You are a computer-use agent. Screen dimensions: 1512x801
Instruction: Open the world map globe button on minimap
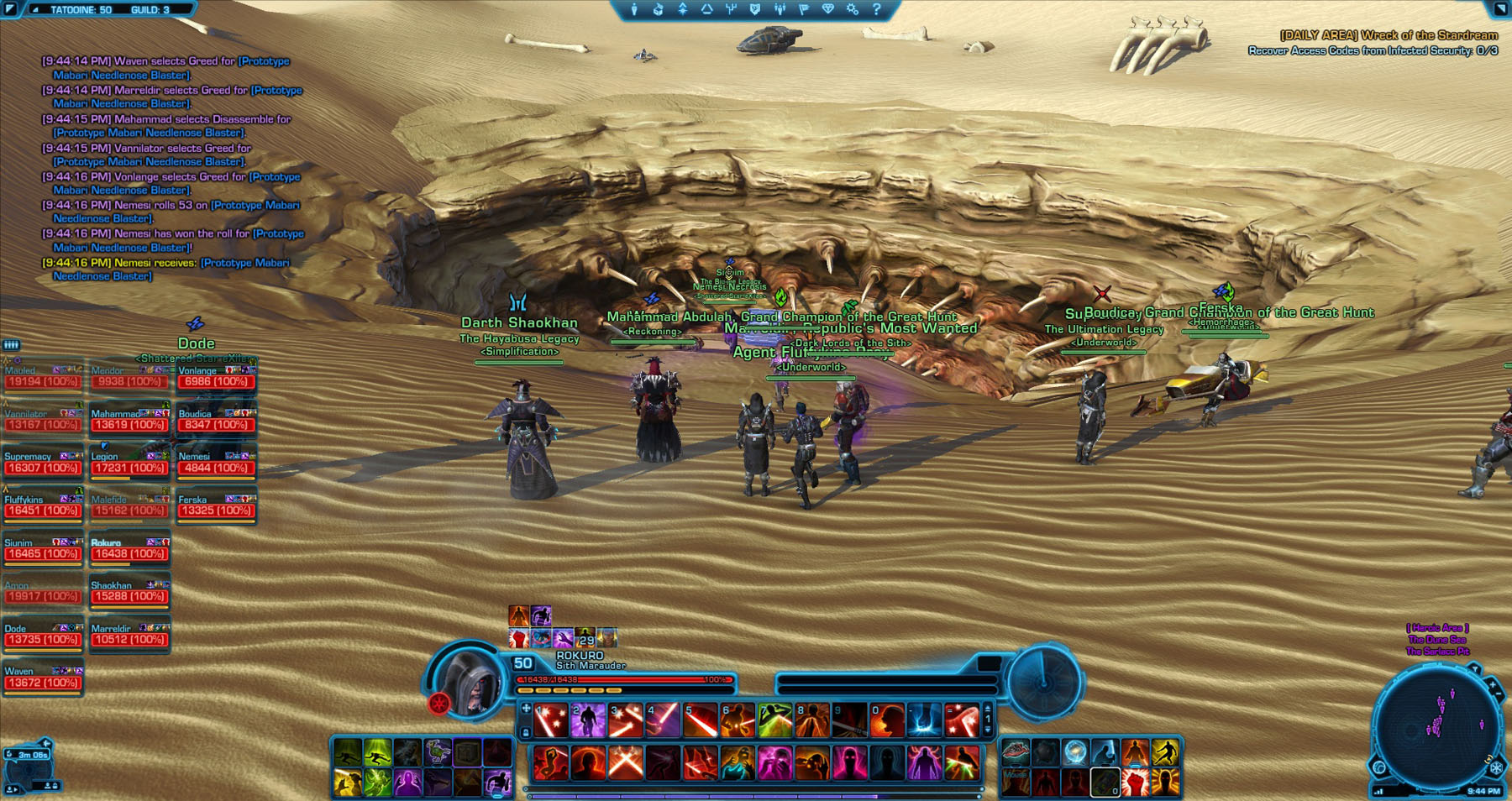pyautogui.click(x=1379, y=767)
